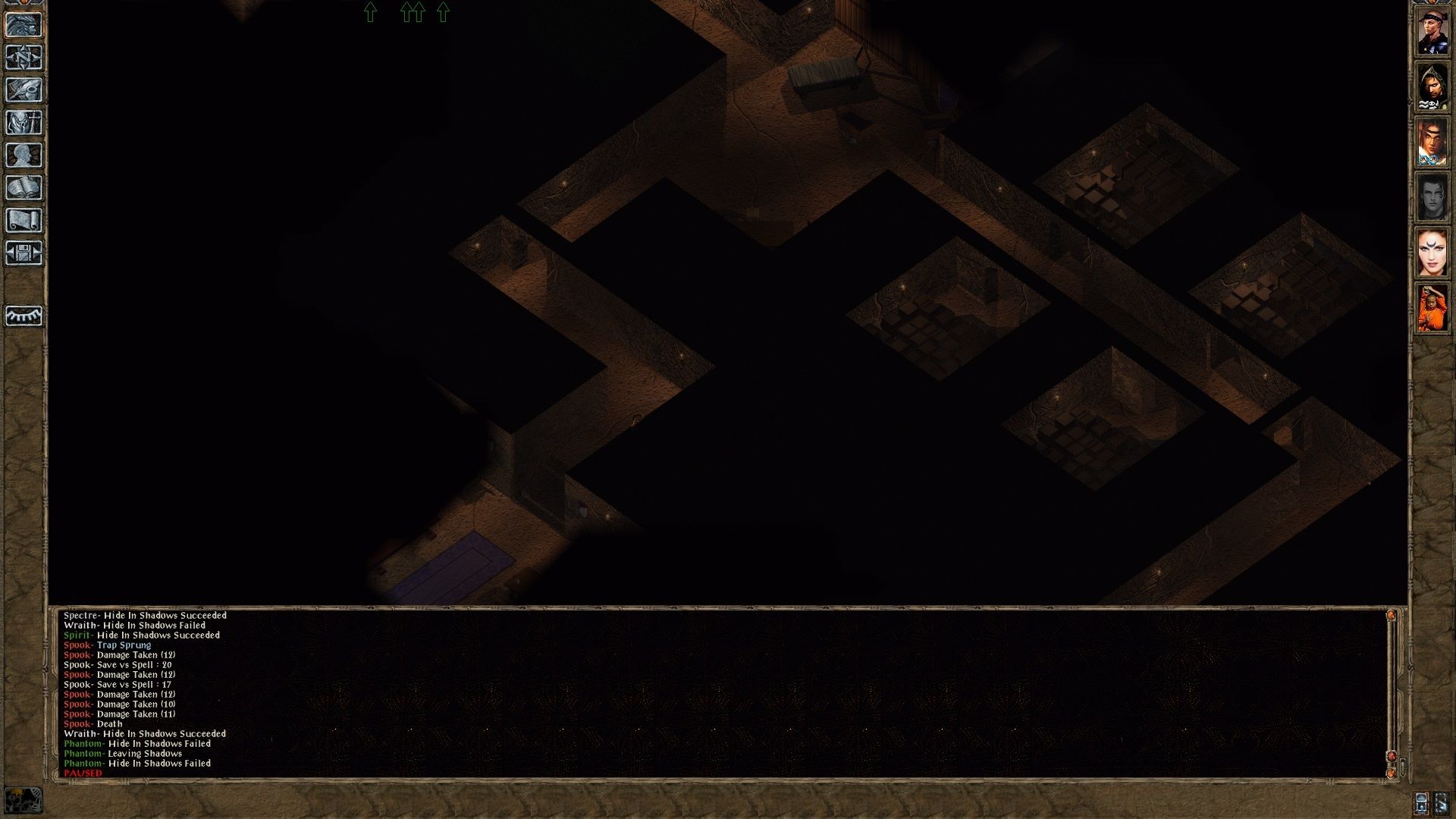Open priest spells via the scroll icon
1456x819 pixels.
point(24,221)
